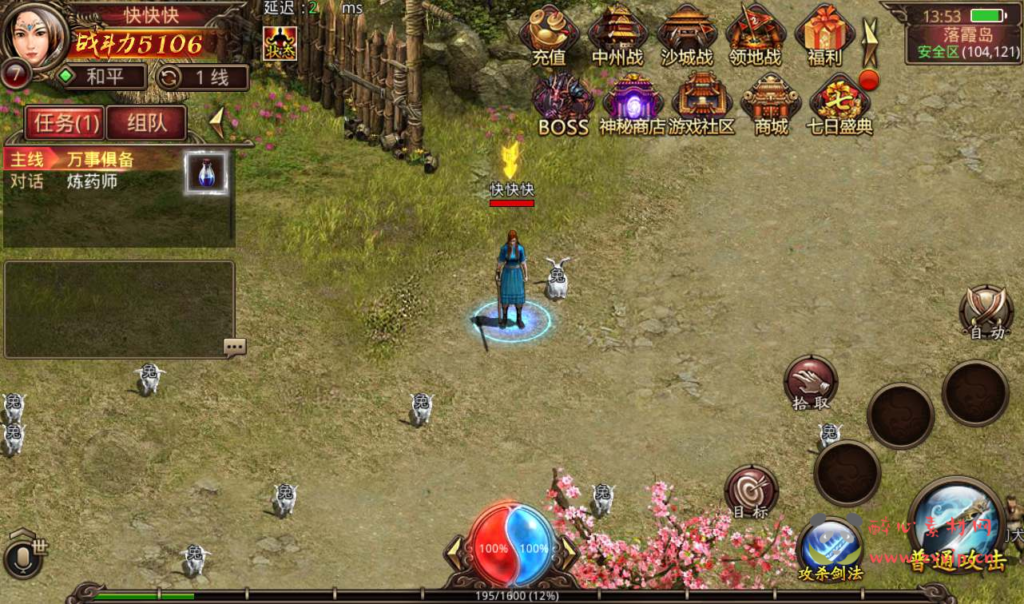Tap the 目标 target button
Viewport: 1024px width, 604px height.
point(750,490)
